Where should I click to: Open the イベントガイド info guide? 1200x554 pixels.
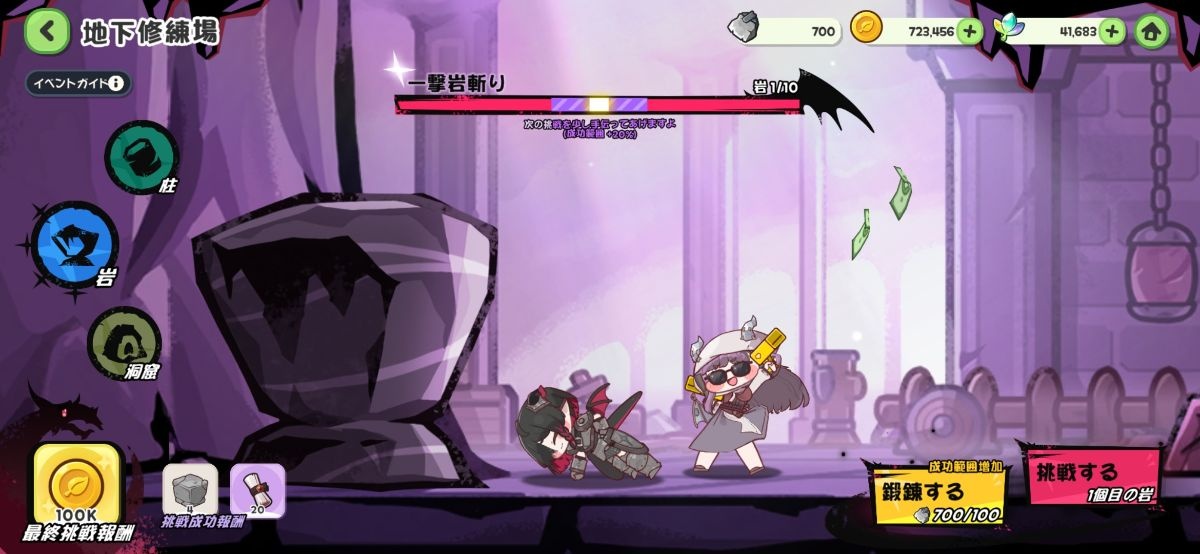[x=79, y=83]
